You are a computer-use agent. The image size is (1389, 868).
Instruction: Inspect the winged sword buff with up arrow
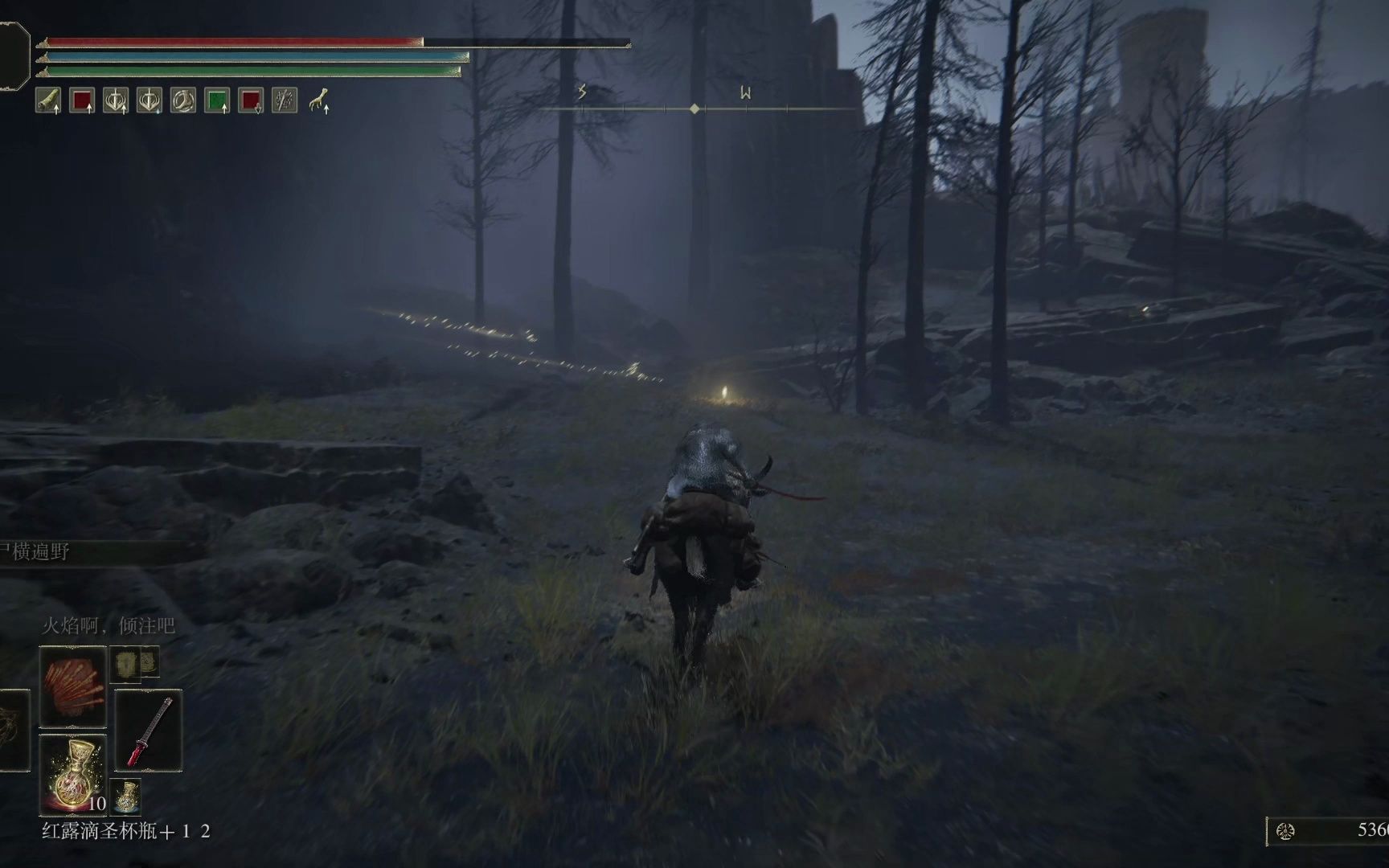point(116,100)
